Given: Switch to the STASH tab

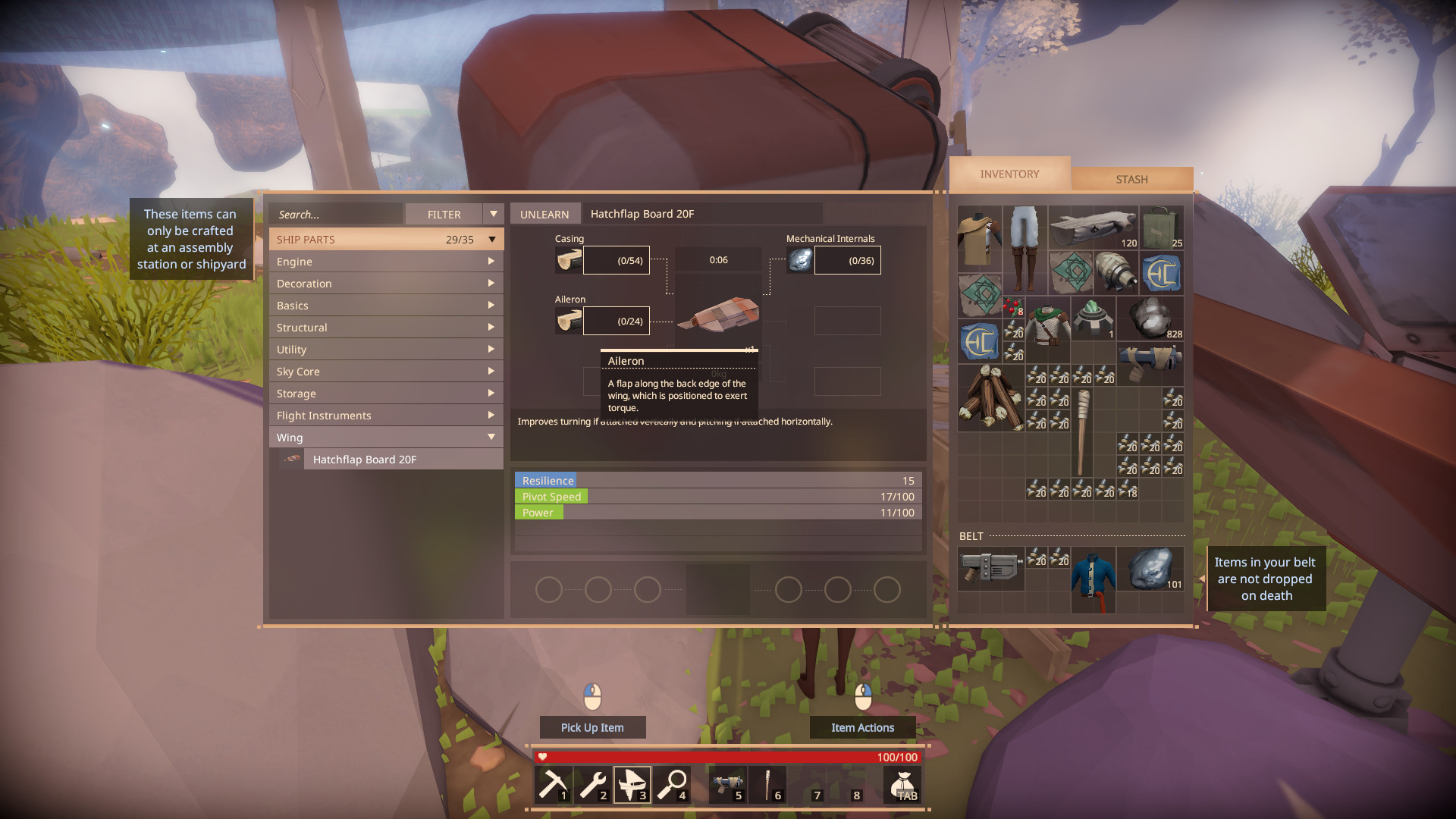Looking at the screenshot, I should pos(1131,178).
